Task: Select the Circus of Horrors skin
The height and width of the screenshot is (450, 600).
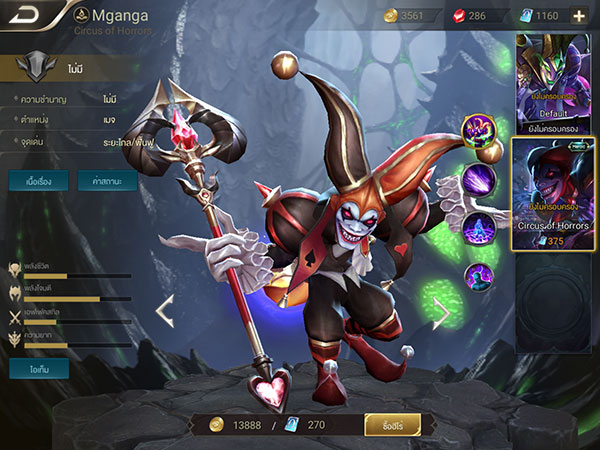Action: click(x=553, y=190)
